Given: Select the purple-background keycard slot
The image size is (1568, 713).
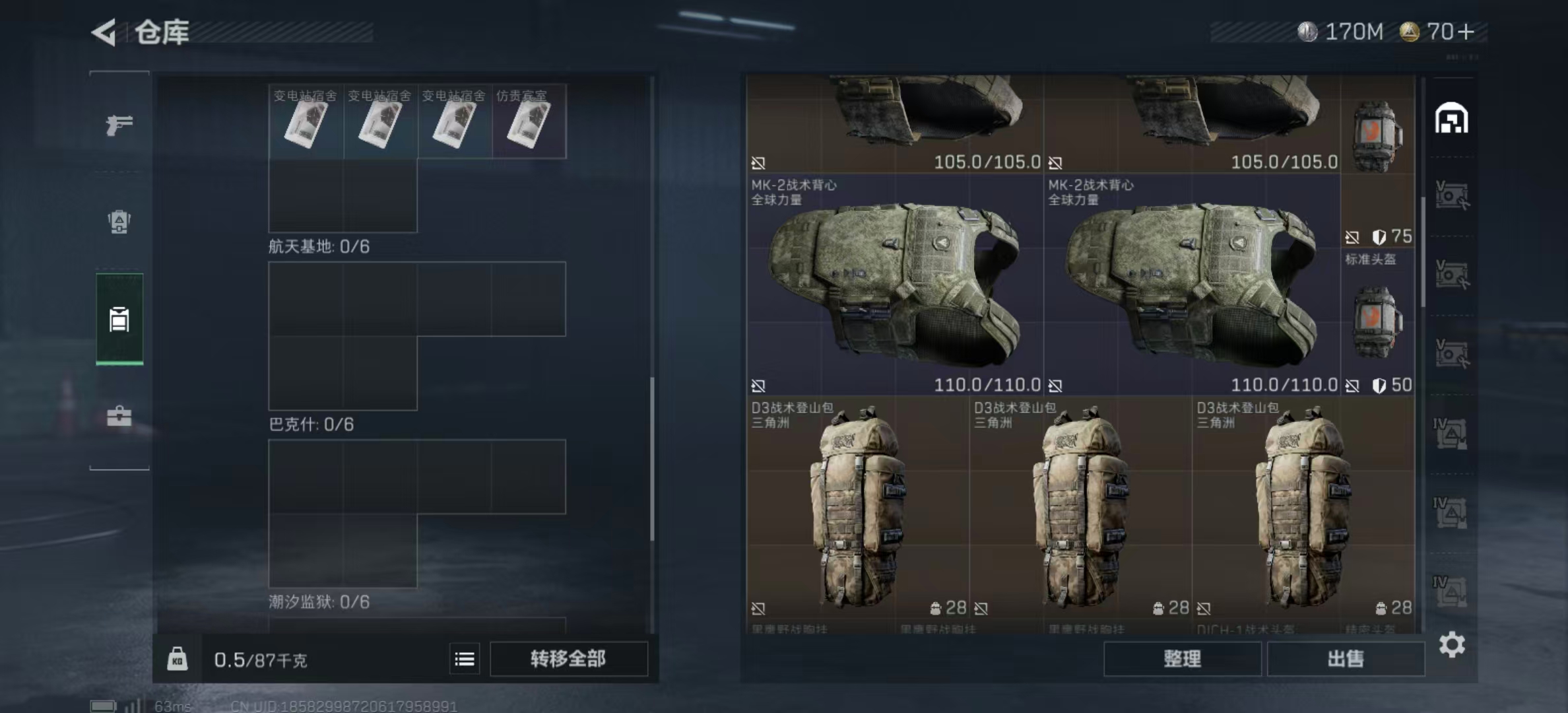Looking at the screenshot, I should click(529, 121).
